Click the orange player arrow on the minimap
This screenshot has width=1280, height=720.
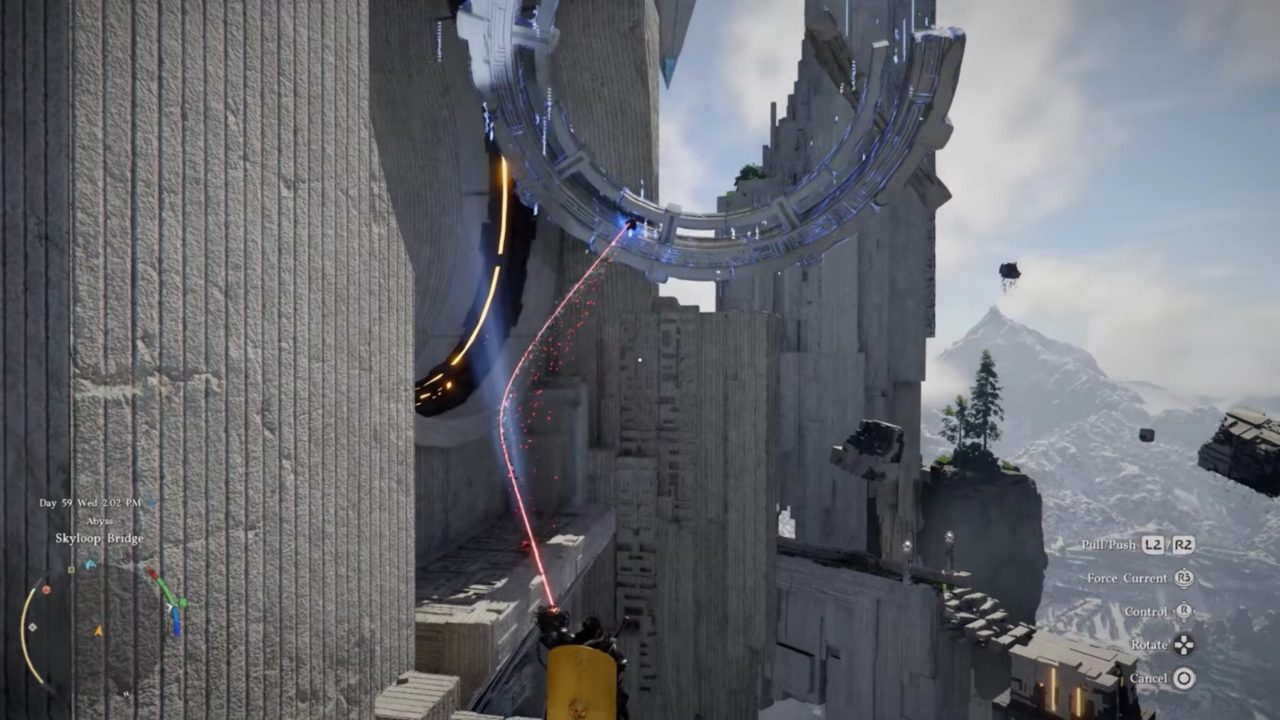click(98, 631)
